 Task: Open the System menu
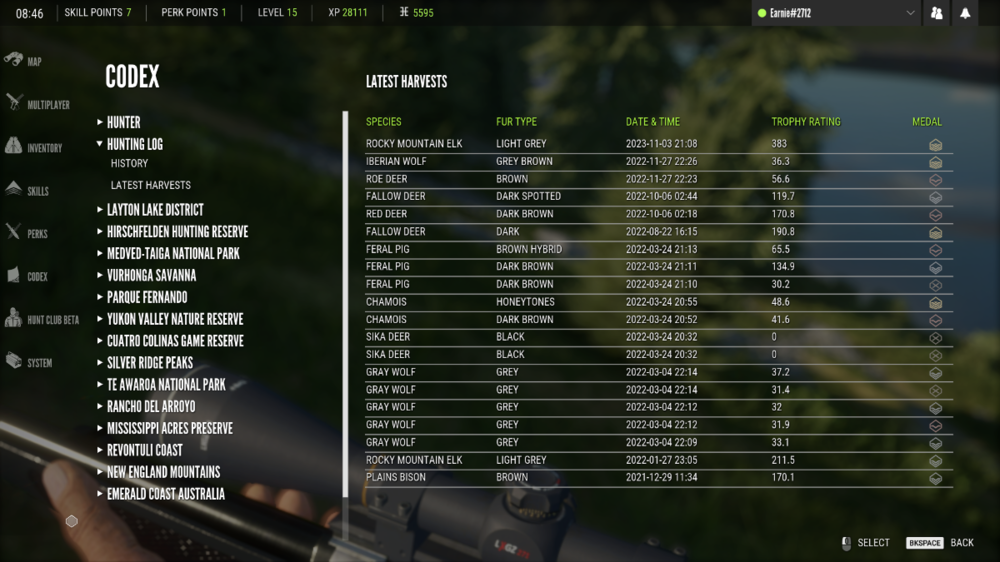pos(29,362)
